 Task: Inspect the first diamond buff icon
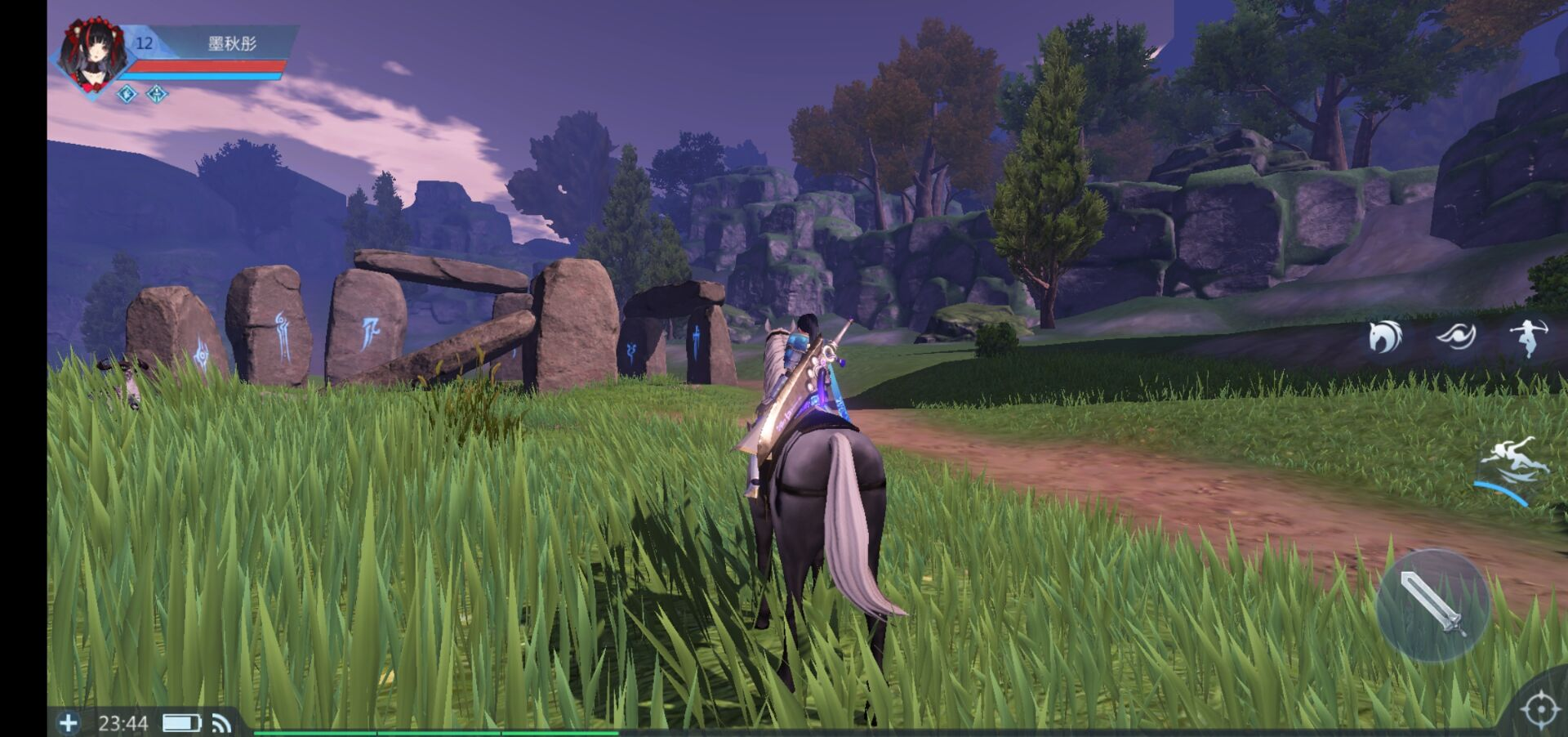127,94
